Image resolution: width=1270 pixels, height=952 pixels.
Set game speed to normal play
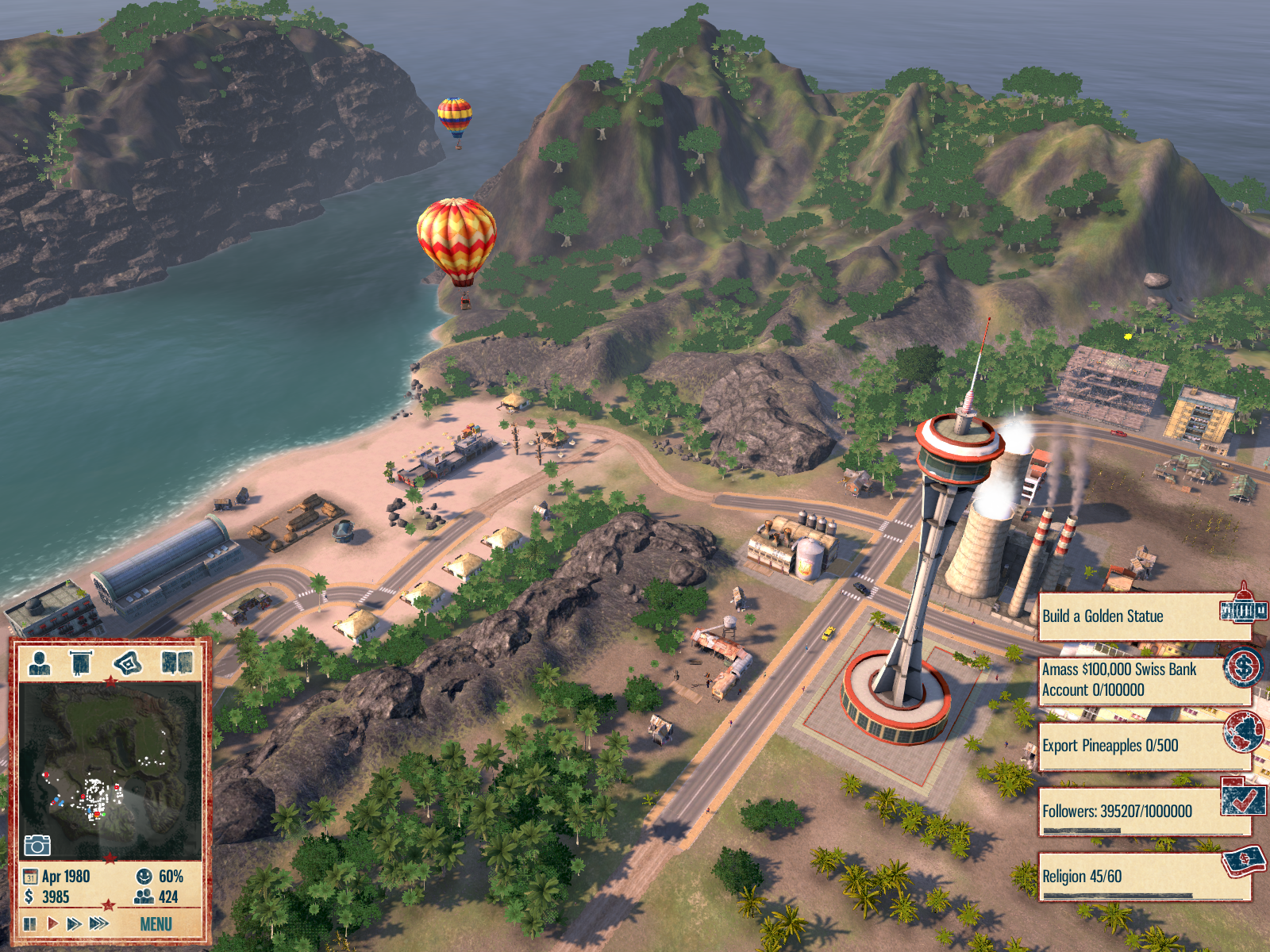52,923
